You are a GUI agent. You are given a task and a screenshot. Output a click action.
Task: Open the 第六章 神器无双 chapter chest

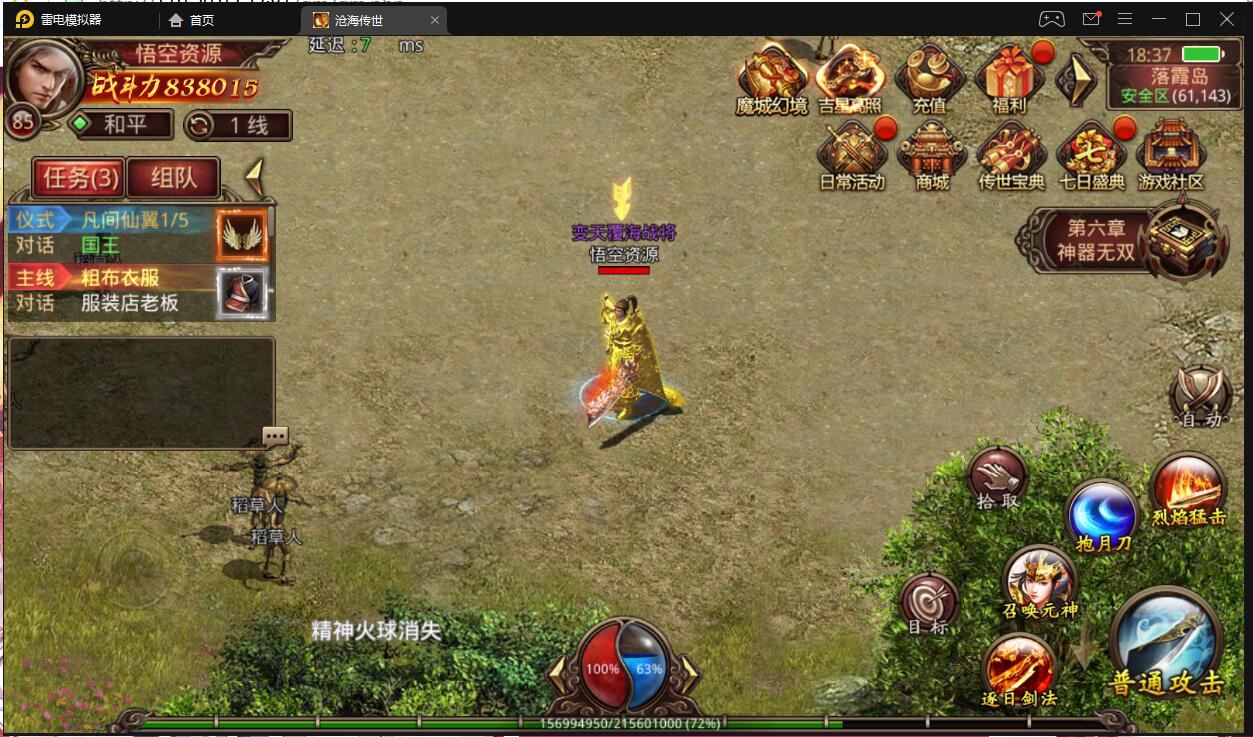1183,238
